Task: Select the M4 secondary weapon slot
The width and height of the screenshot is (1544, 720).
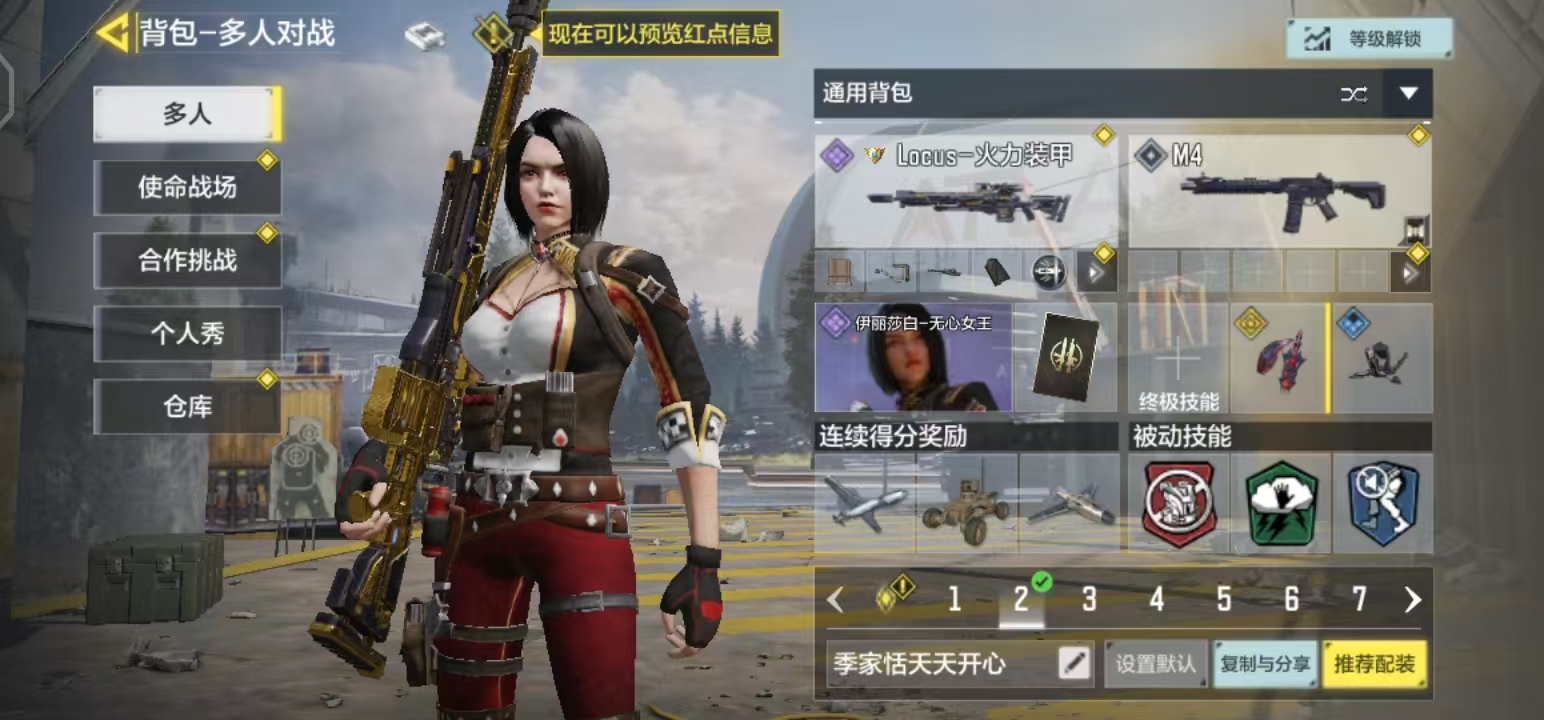Action: [1280, 191]
